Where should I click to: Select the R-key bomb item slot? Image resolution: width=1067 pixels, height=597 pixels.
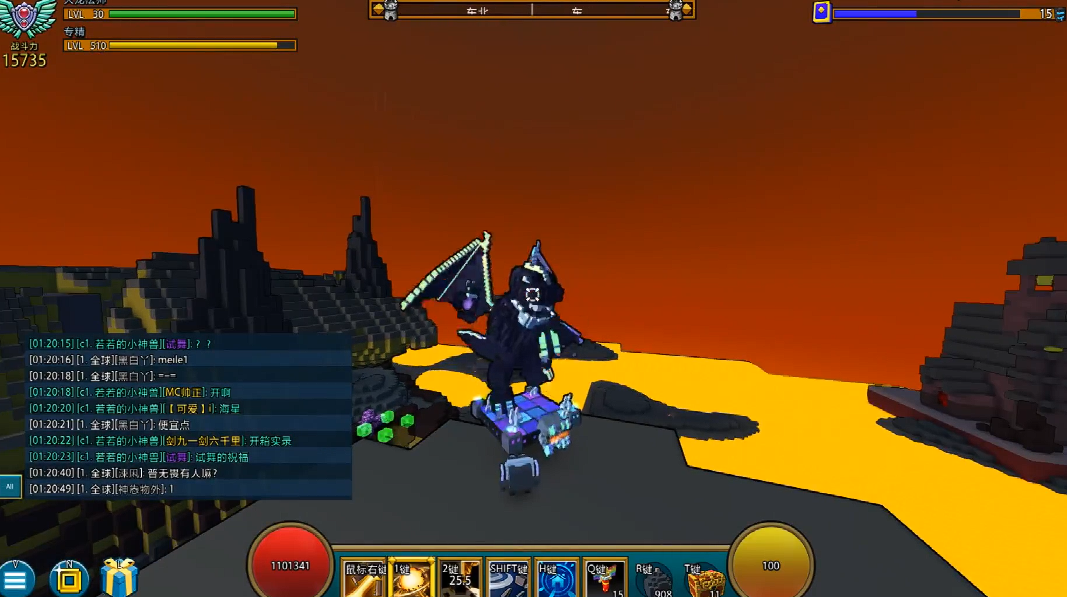pos(653,580)
